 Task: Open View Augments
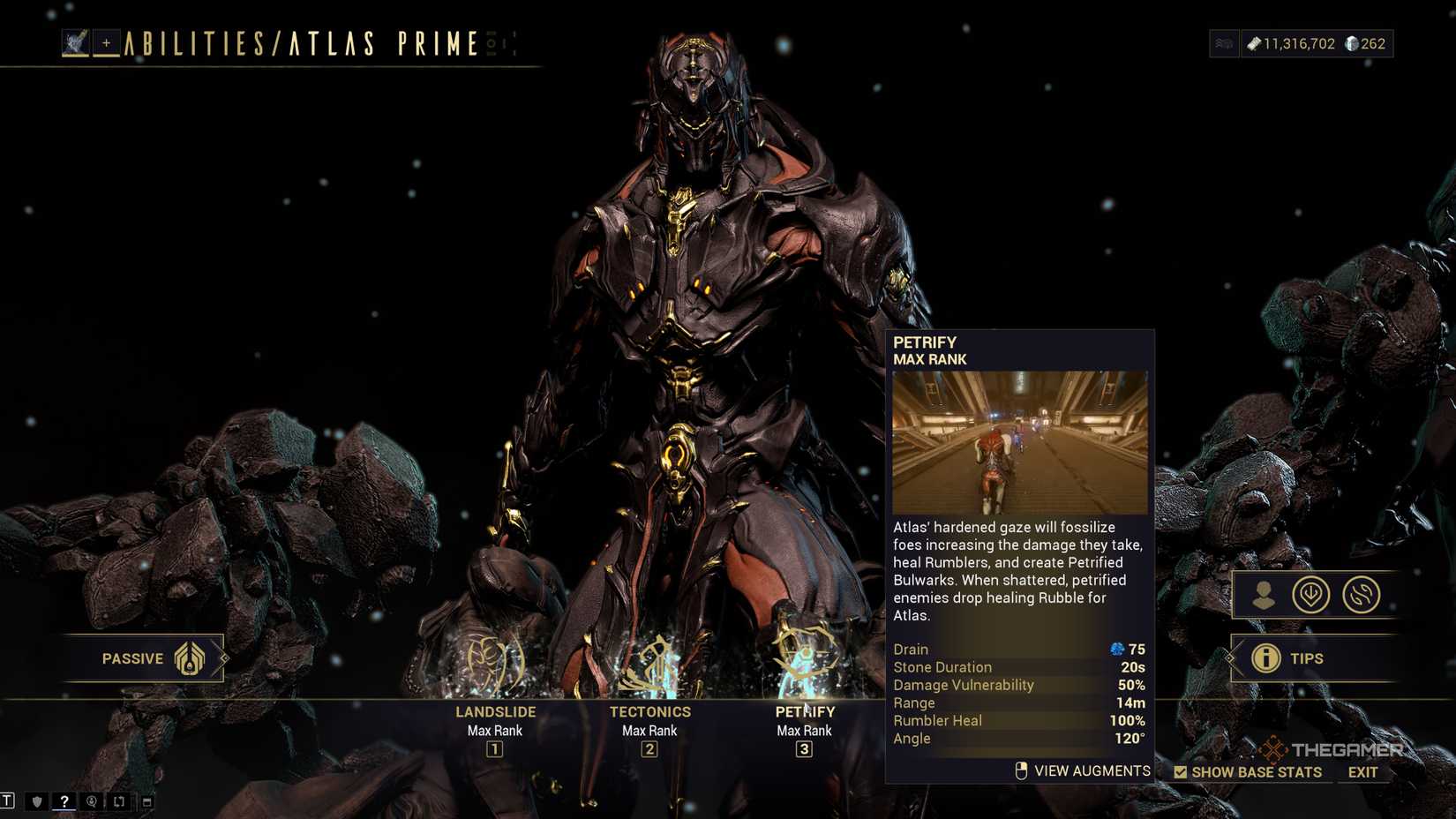tap(1082, 770)
